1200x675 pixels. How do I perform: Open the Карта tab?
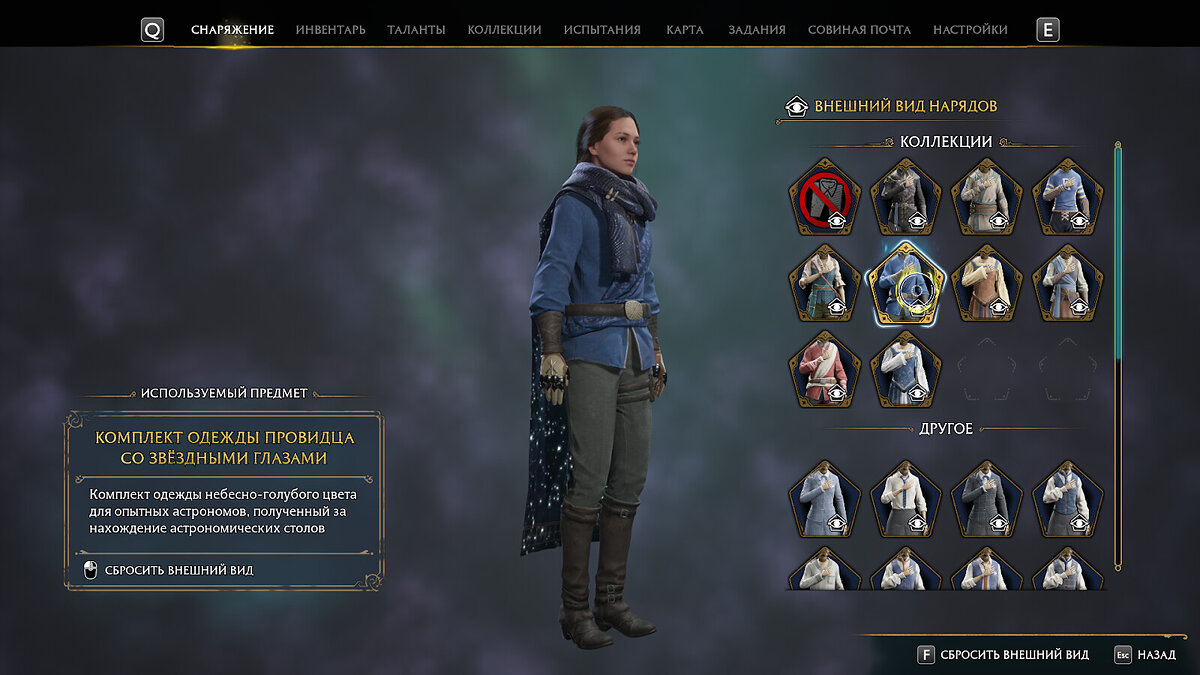tap(684, 30)
